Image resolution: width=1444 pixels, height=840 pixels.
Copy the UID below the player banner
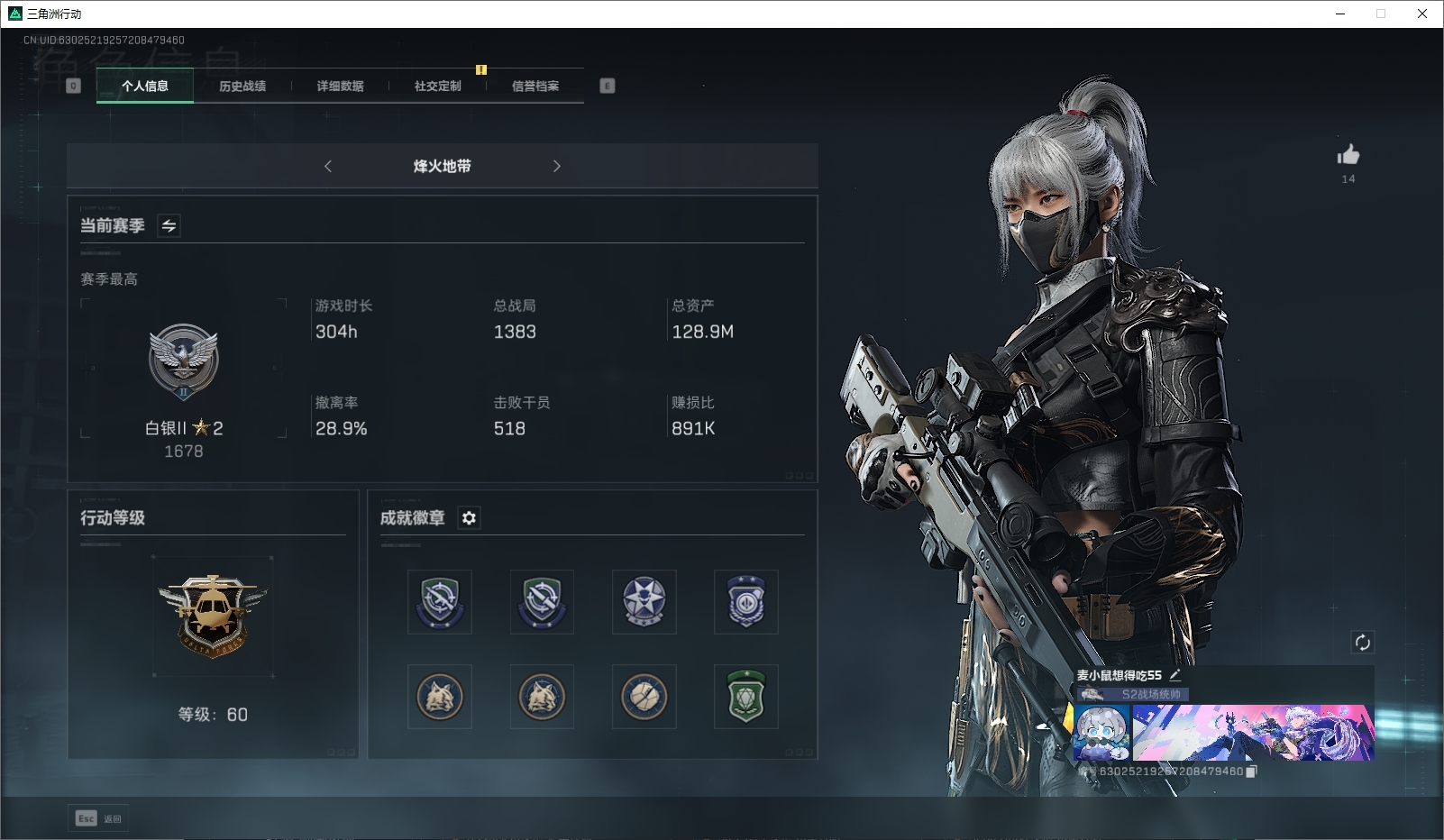[x=1251, y=772]
